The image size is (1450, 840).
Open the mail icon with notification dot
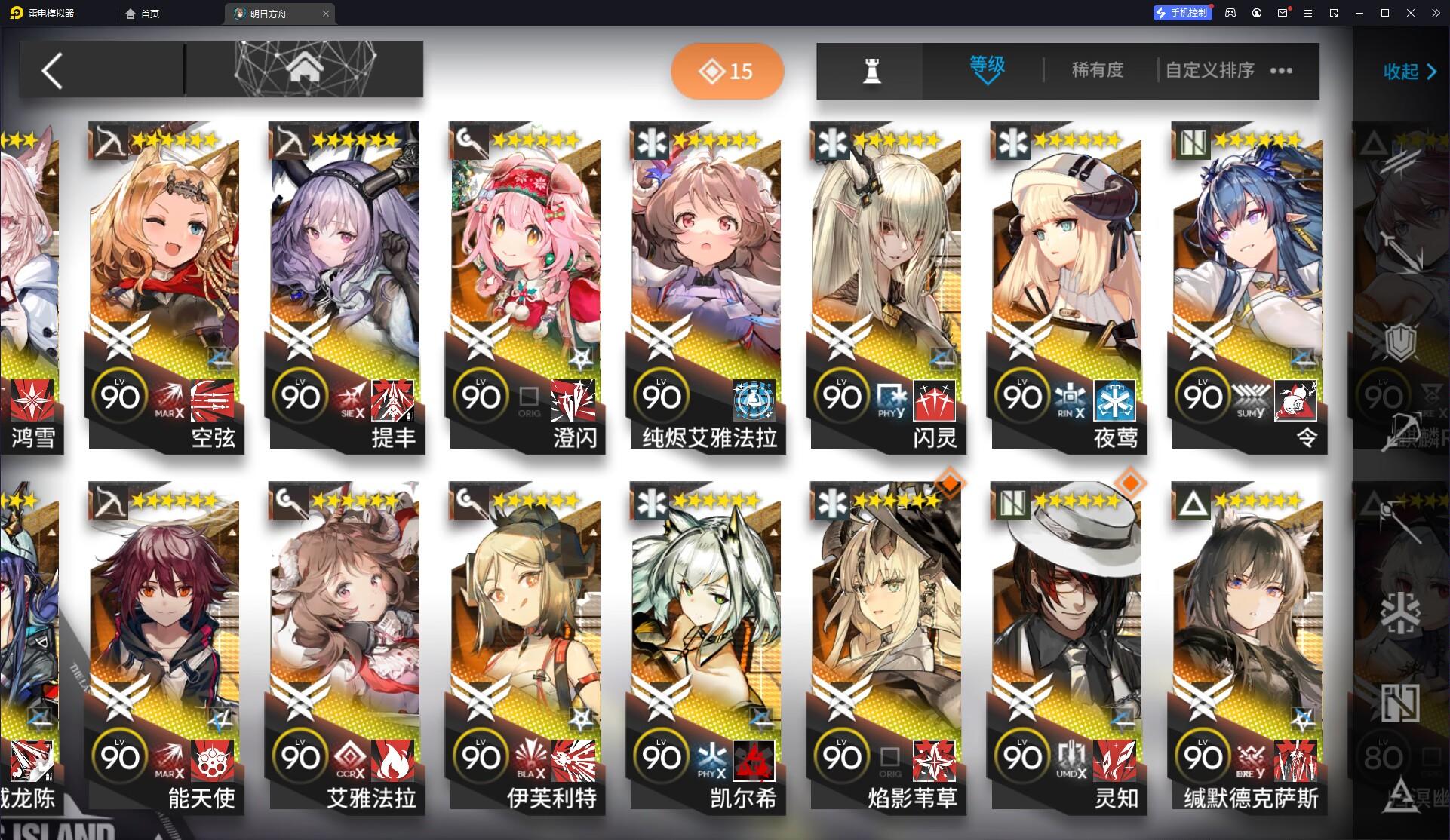pyautogui.click(x=1282, y=13)
